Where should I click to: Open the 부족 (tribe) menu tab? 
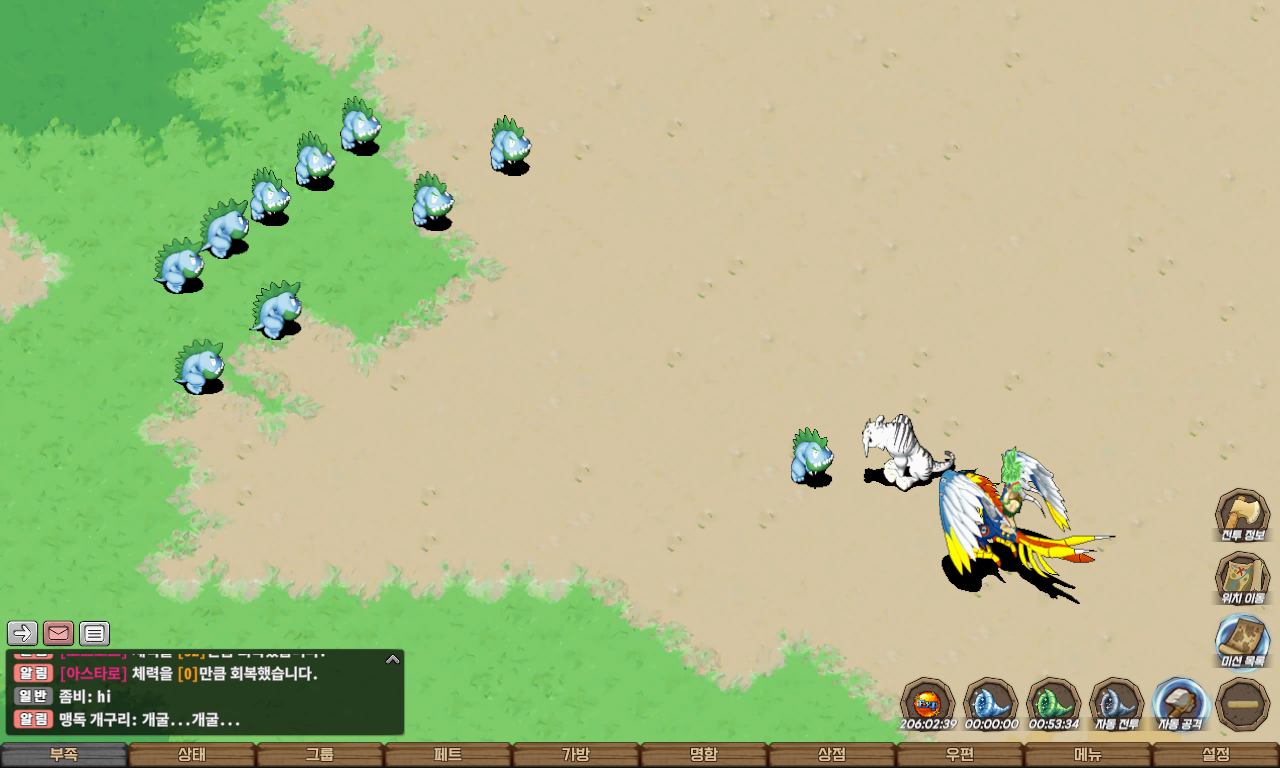pos(64,754)
